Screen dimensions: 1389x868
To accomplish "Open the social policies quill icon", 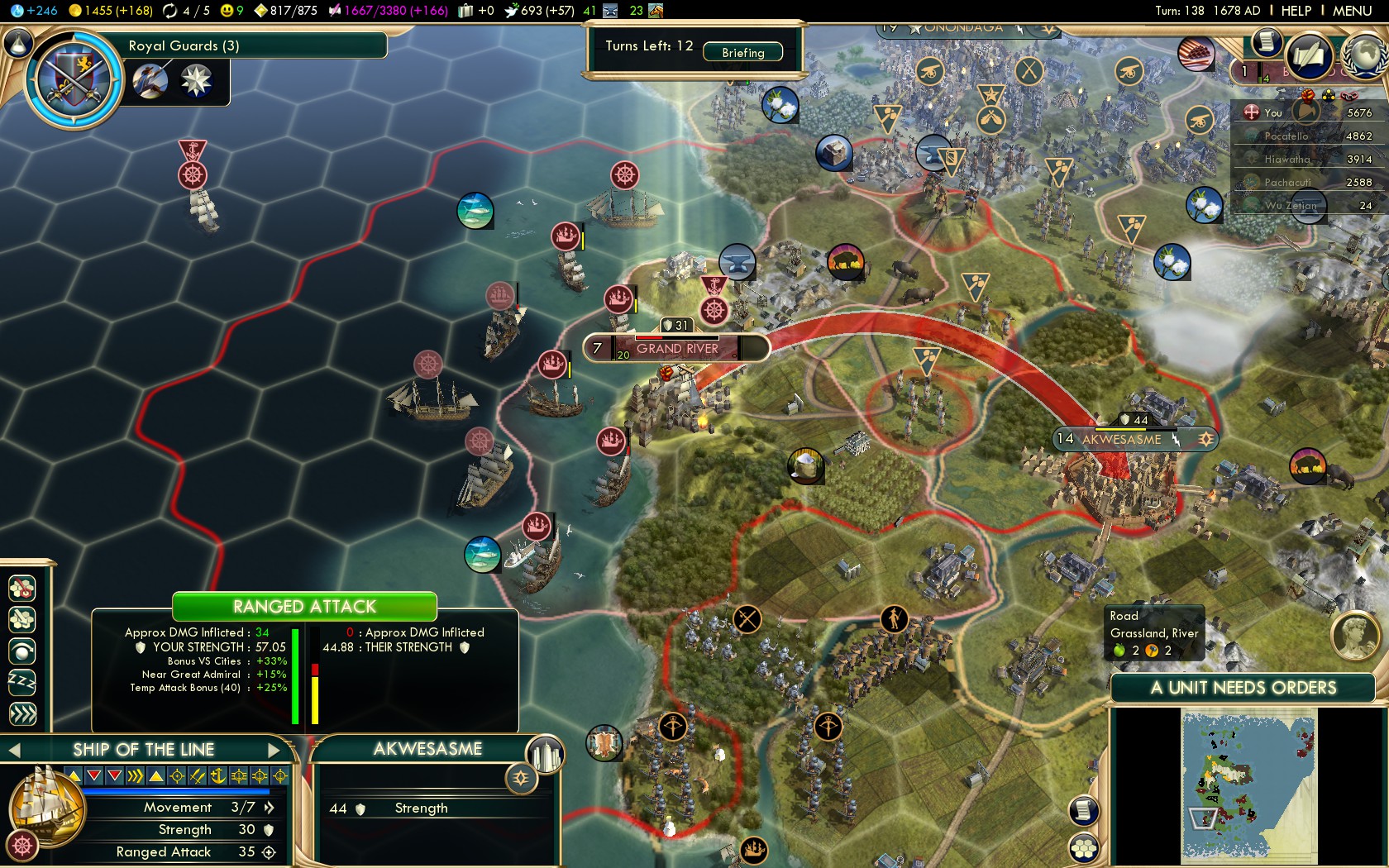I will pyautogui.click(x=1309, y=56).
